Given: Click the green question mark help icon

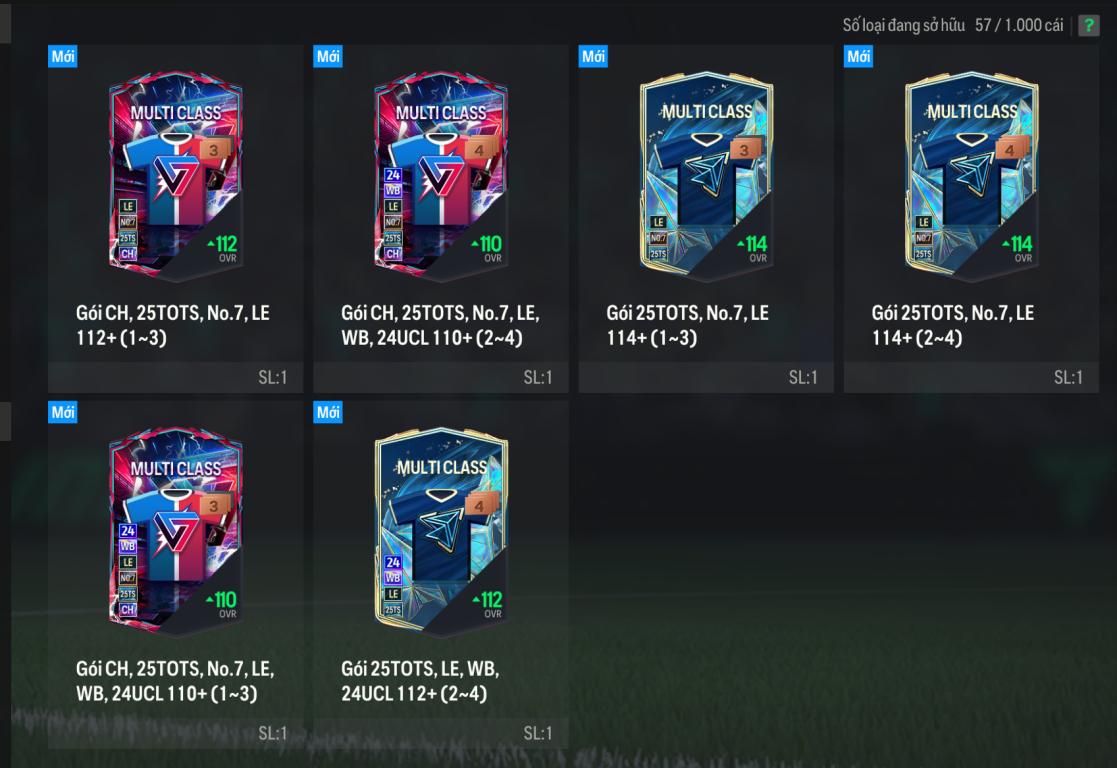Looking at the screenshot, I should (1088, 26).
